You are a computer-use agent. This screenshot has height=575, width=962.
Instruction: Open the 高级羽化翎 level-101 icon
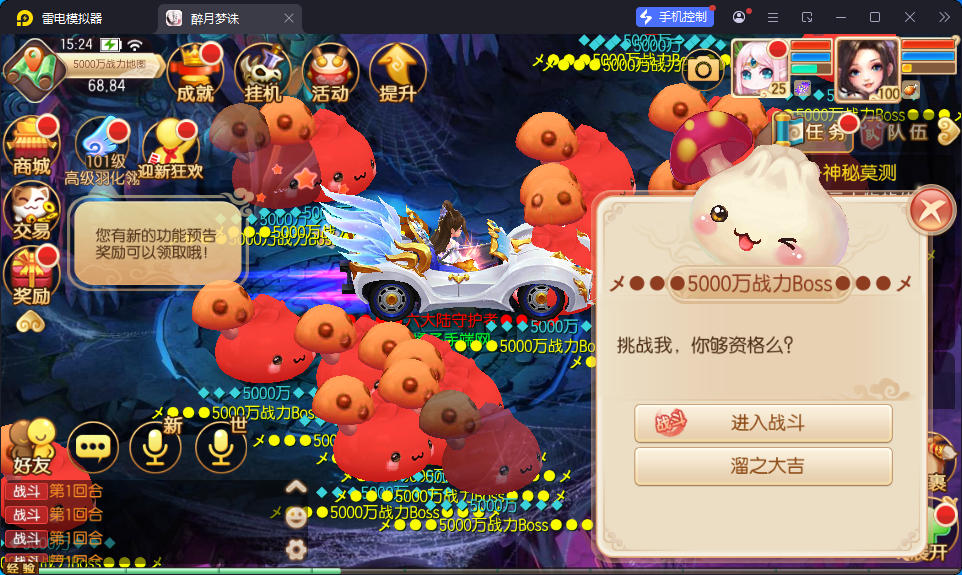point(101,150)
